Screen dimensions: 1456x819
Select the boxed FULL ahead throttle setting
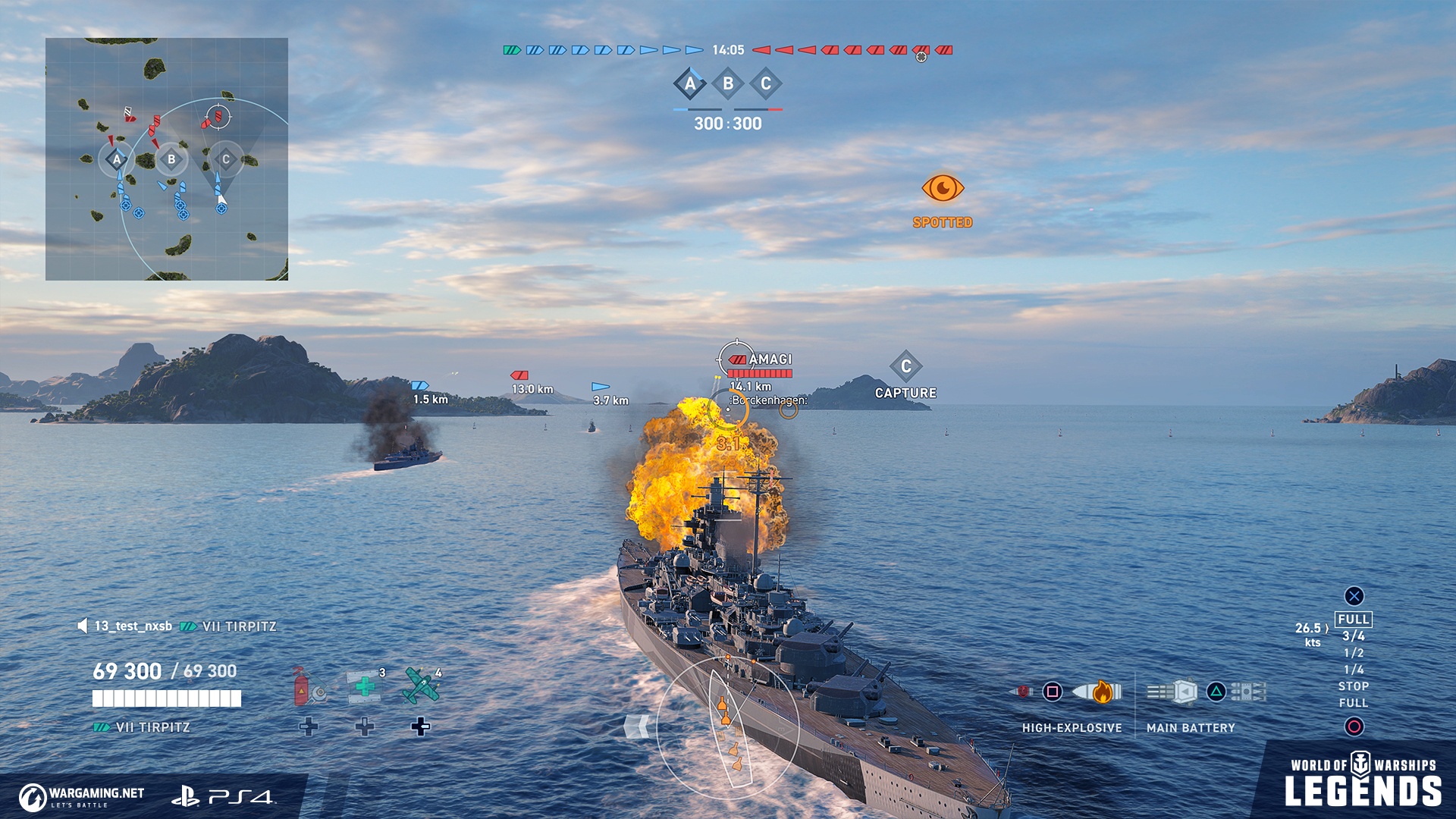(1354, 620)
